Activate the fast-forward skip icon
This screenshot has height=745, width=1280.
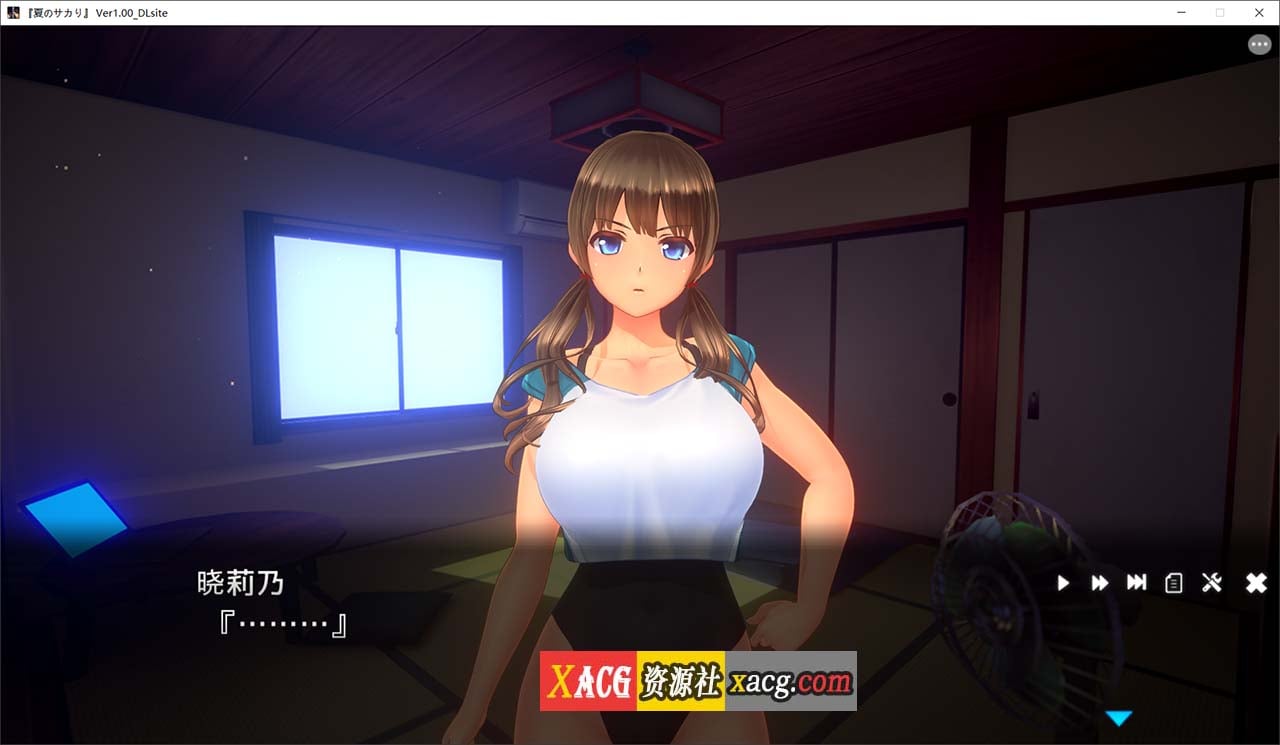coord(1100,583)
